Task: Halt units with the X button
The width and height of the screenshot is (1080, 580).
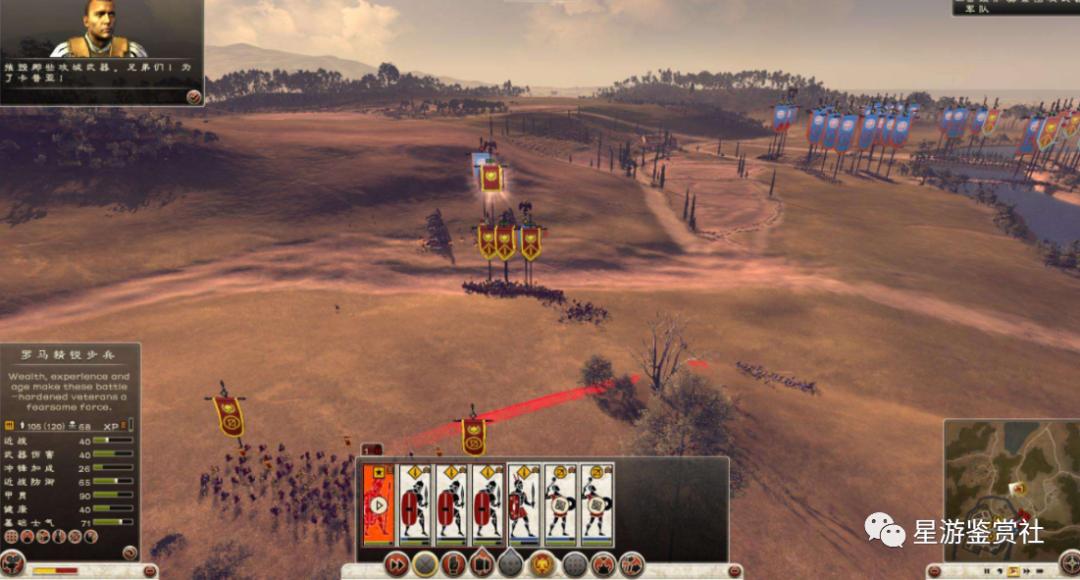Action: (426, 564)
